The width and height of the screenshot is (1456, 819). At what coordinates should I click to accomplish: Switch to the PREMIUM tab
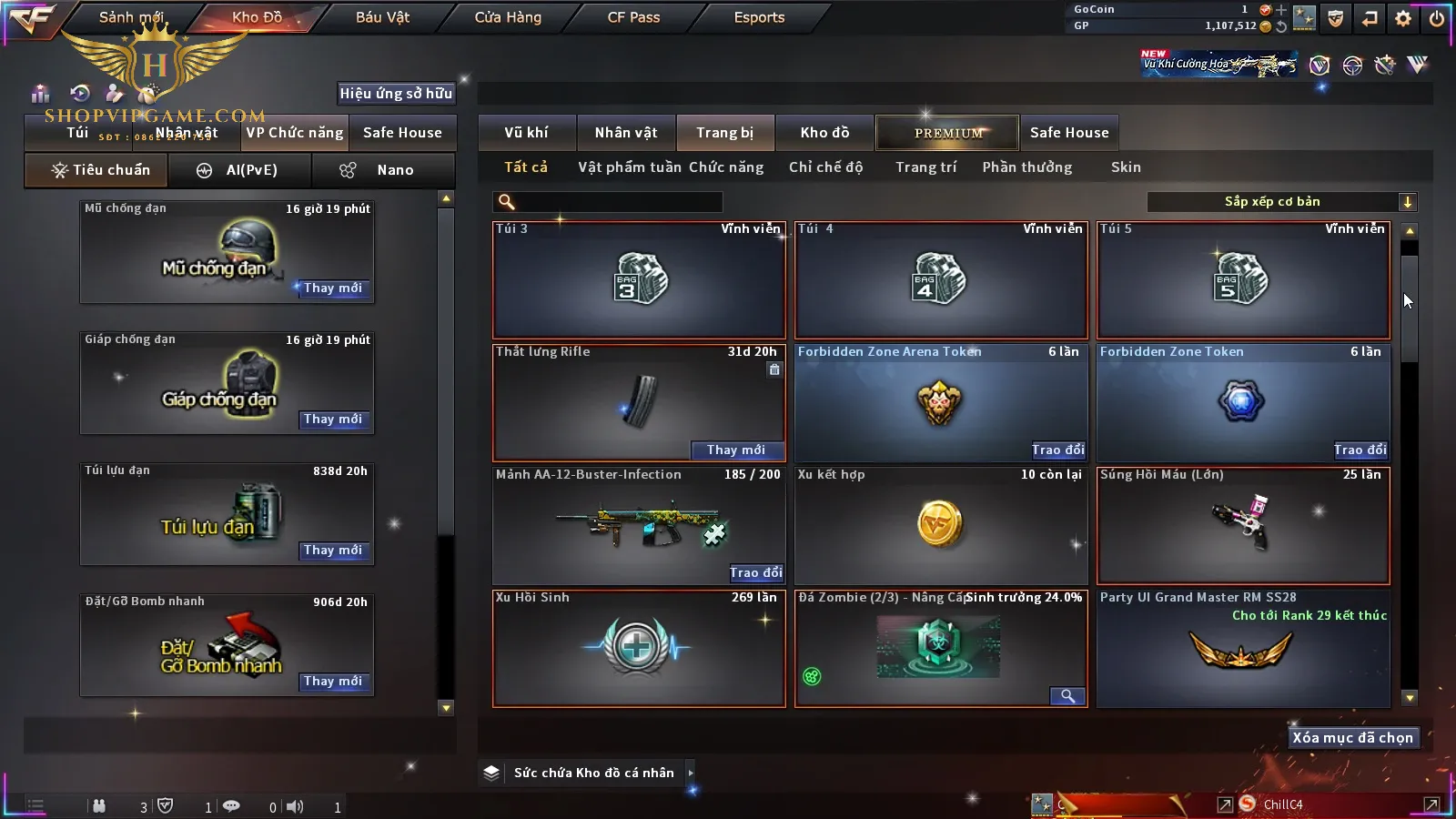[947, 133]
